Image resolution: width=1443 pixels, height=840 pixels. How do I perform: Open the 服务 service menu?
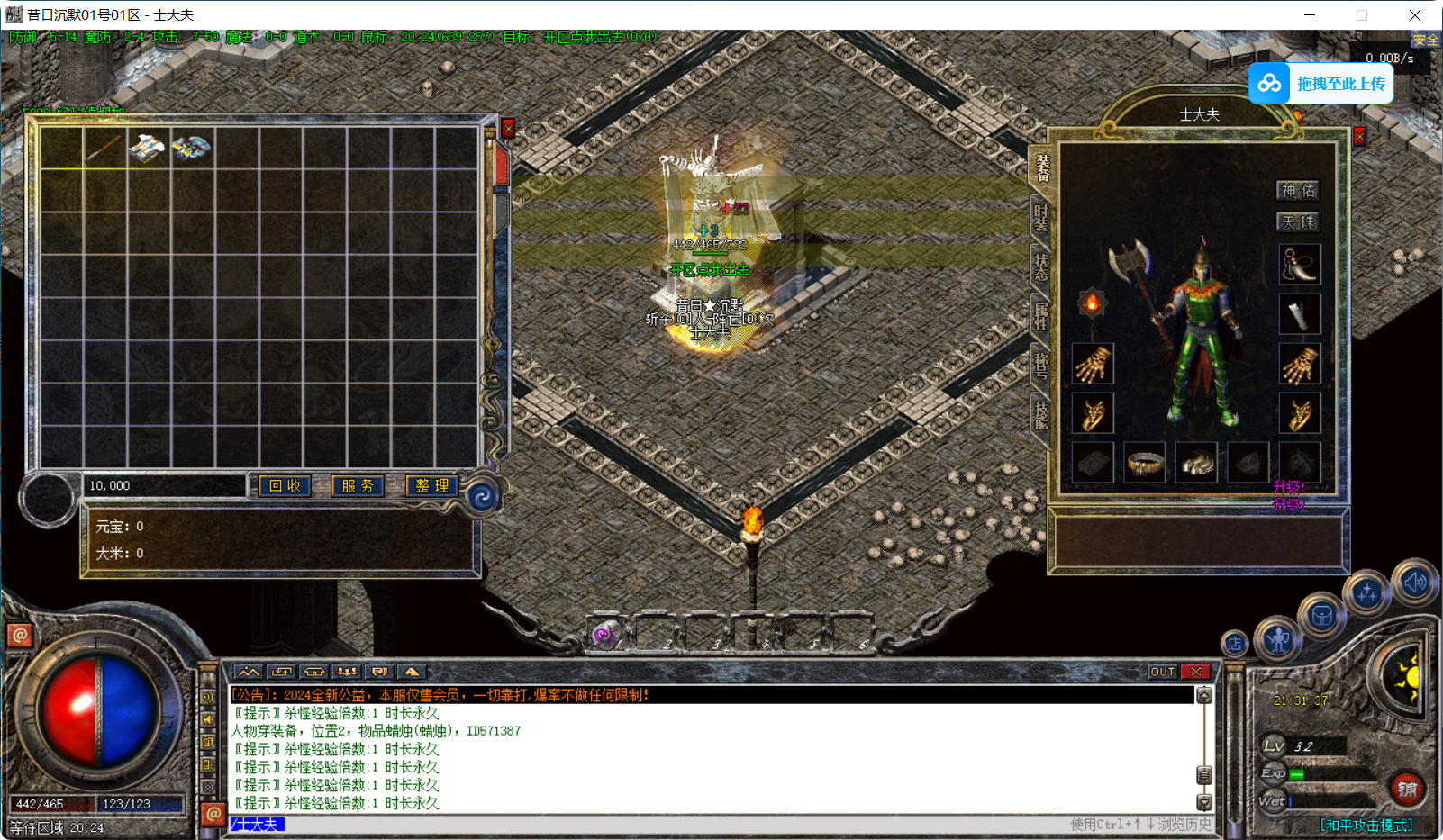click(358, 486)
